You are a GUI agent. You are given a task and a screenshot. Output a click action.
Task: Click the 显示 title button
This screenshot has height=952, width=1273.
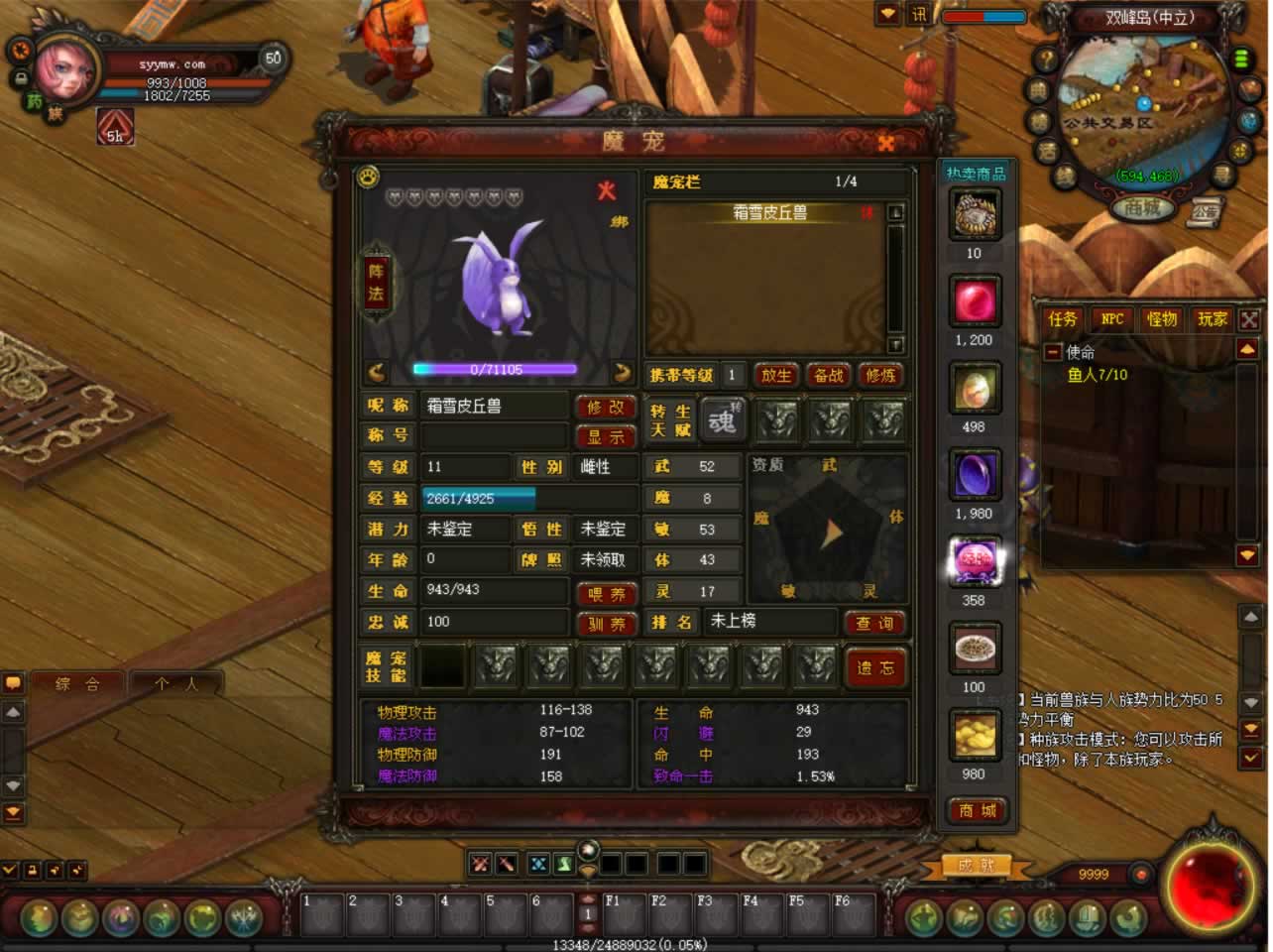coord(605,436)
